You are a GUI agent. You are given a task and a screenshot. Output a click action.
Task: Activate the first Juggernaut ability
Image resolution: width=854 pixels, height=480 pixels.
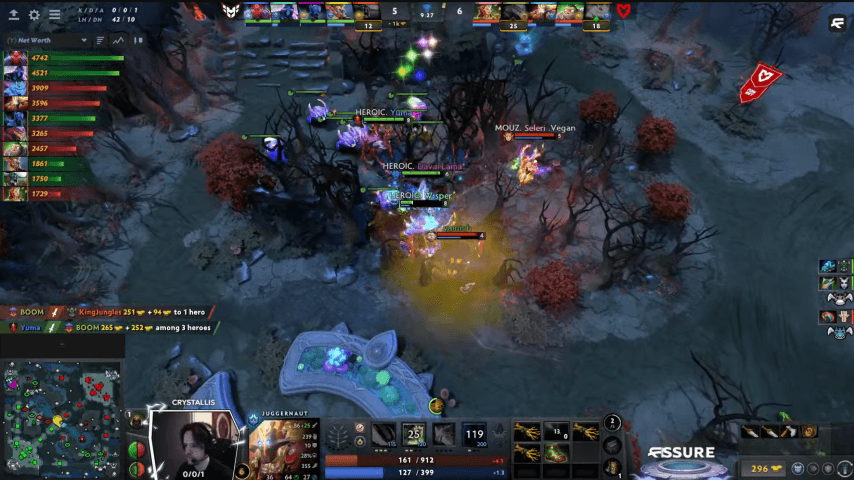coord(383,433)
